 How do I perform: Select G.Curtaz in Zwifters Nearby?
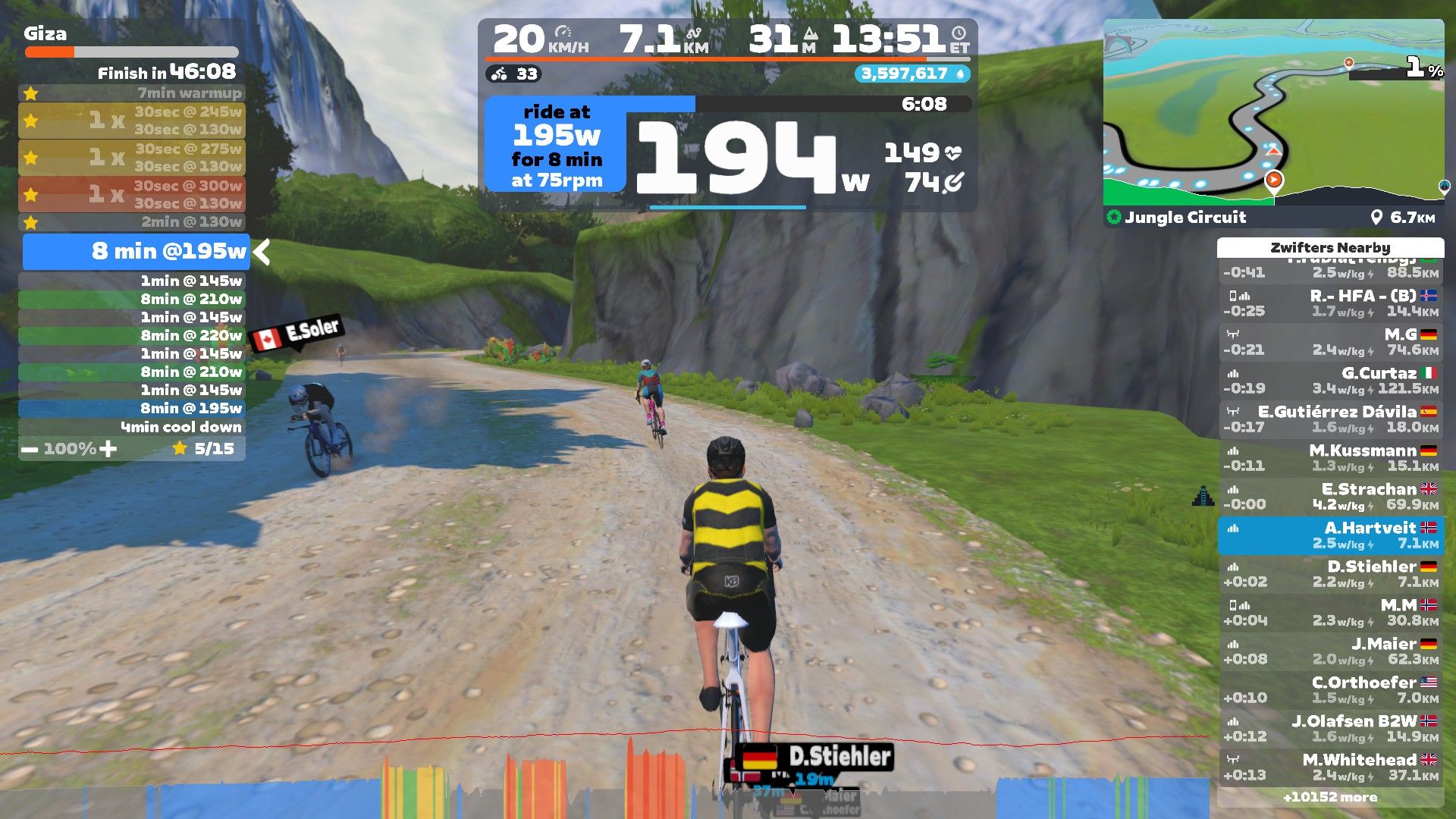pos(1331,381)
